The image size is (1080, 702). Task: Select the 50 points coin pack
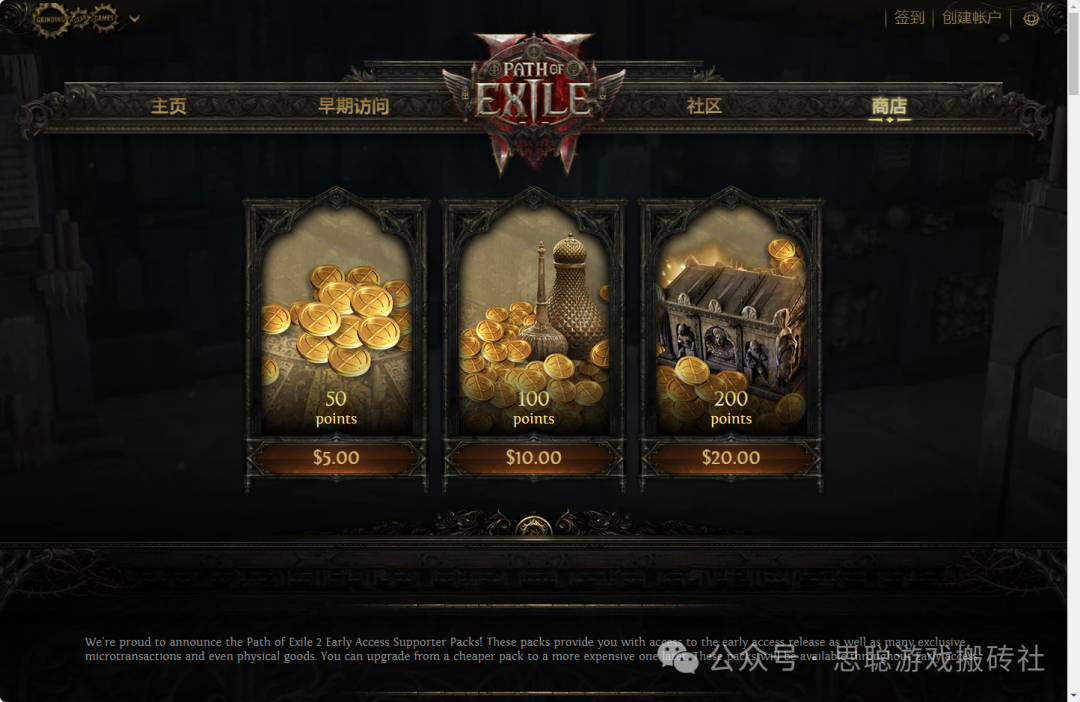click(x=336, y=330)
